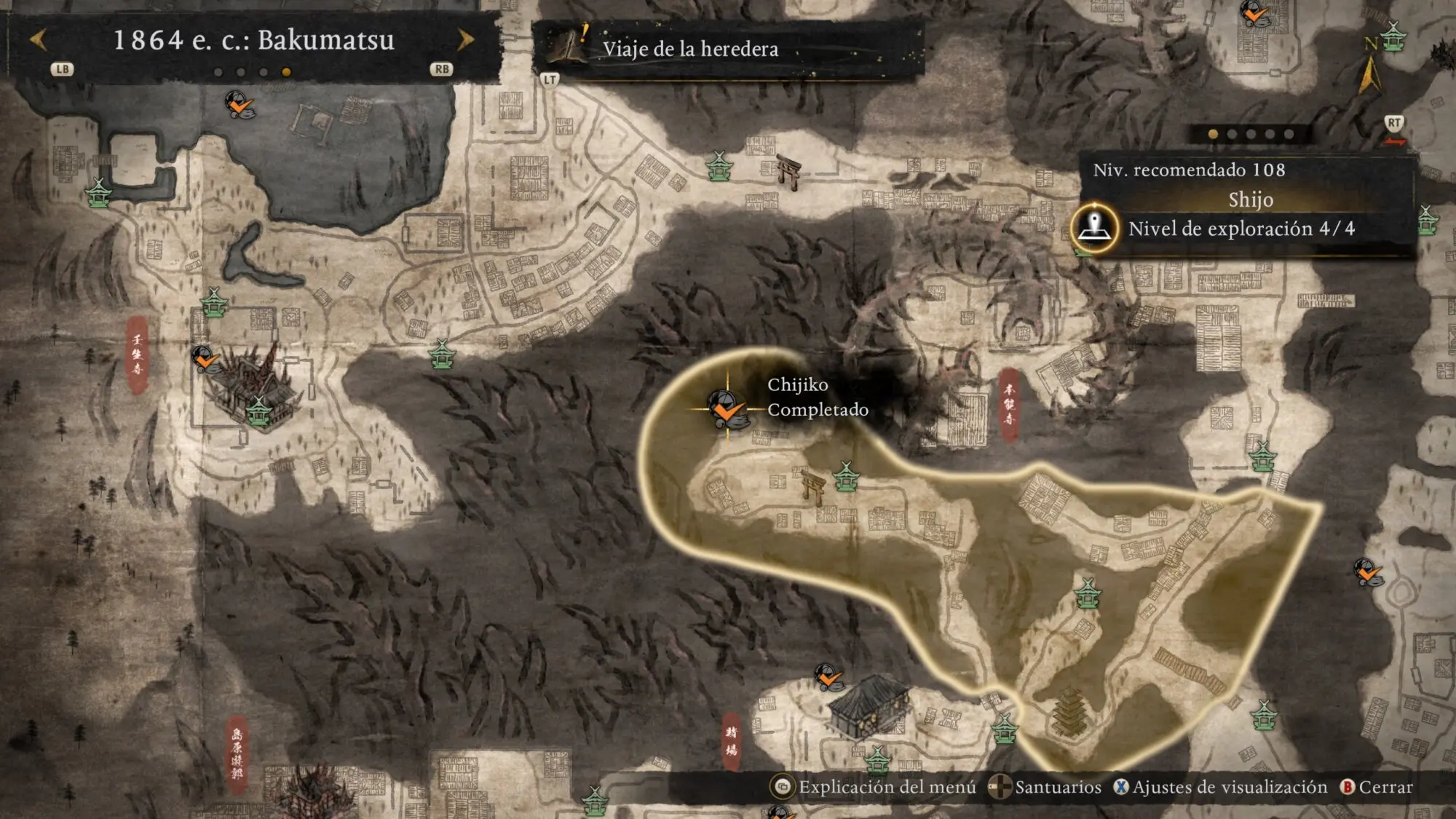
Task: Open the Viaje de la heredera mission tracker
Action: (689, 49)
